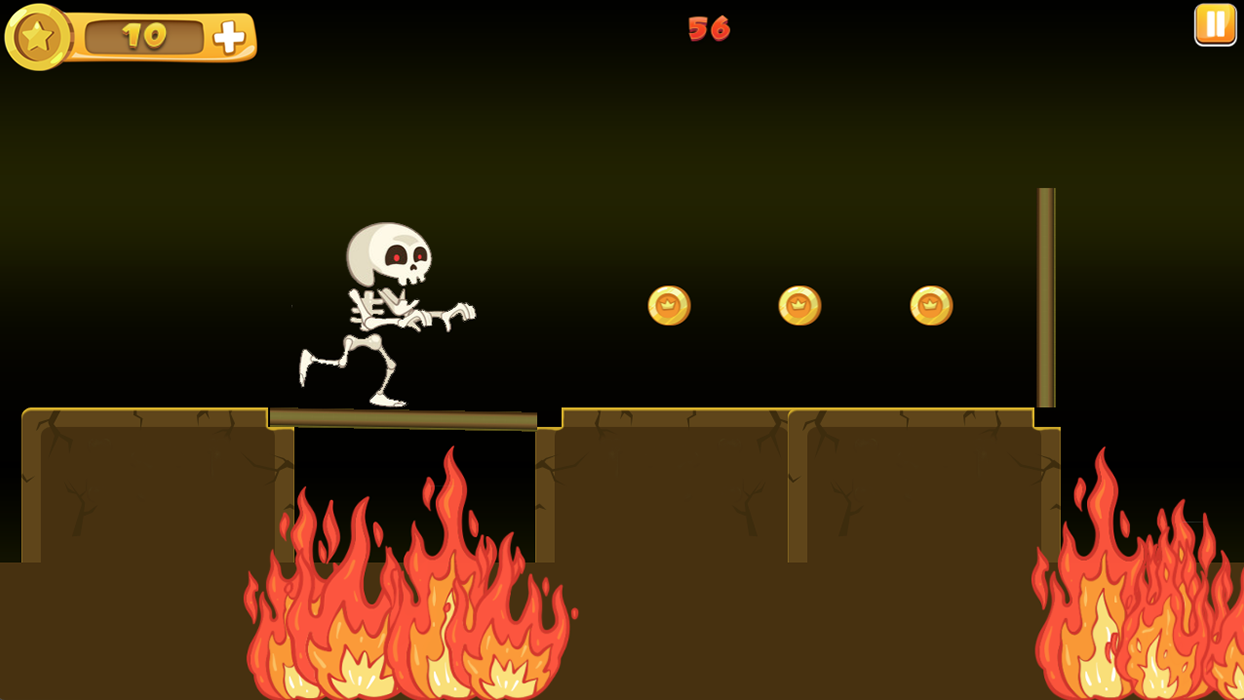Add more coins with the plus button

[229, 38]
